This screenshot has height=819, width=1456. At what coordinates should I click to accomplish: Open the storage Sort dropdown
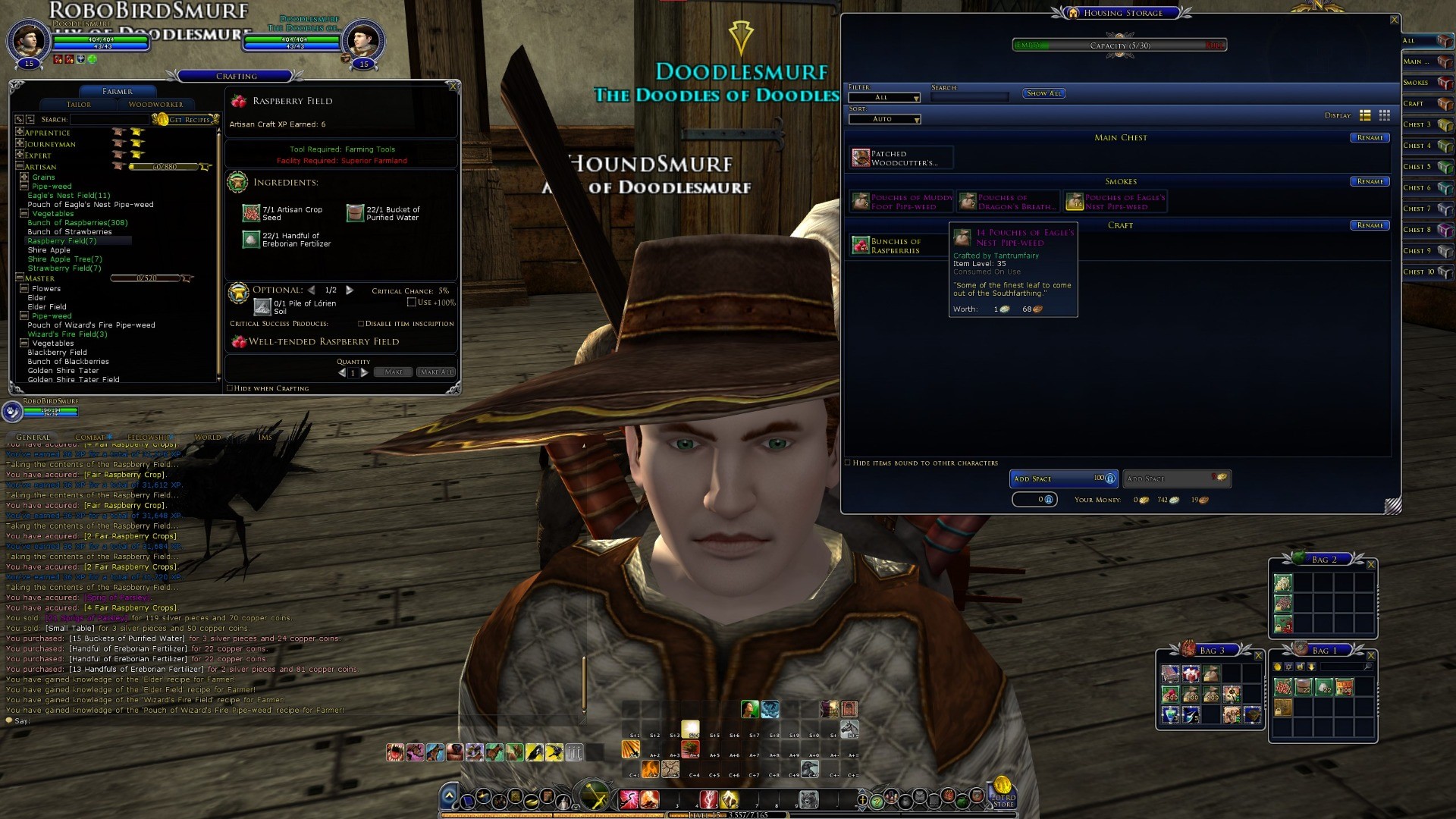pos(885,120)
